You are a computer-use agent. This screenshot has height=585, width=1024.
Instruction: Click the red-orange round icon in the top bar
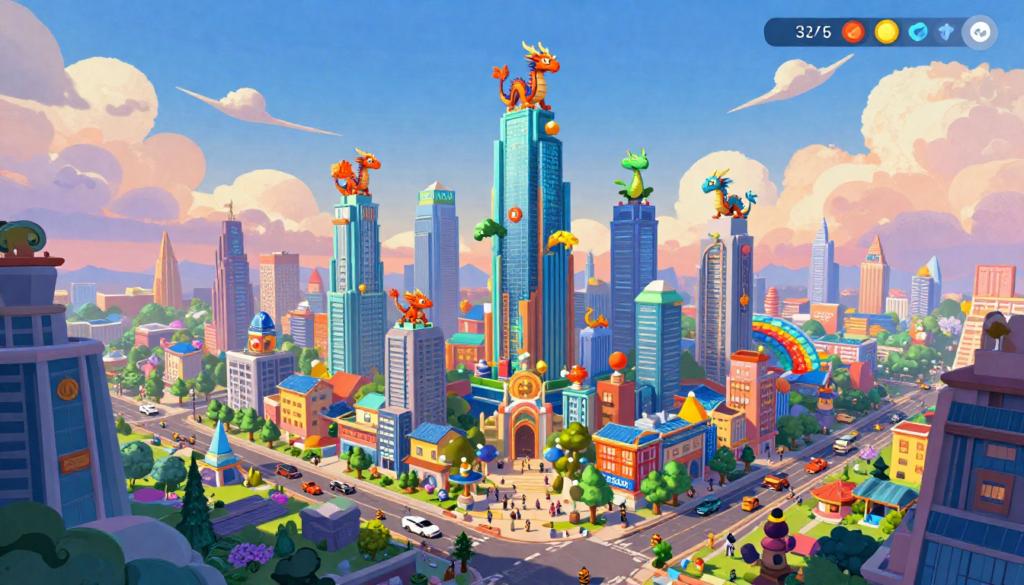853,32
